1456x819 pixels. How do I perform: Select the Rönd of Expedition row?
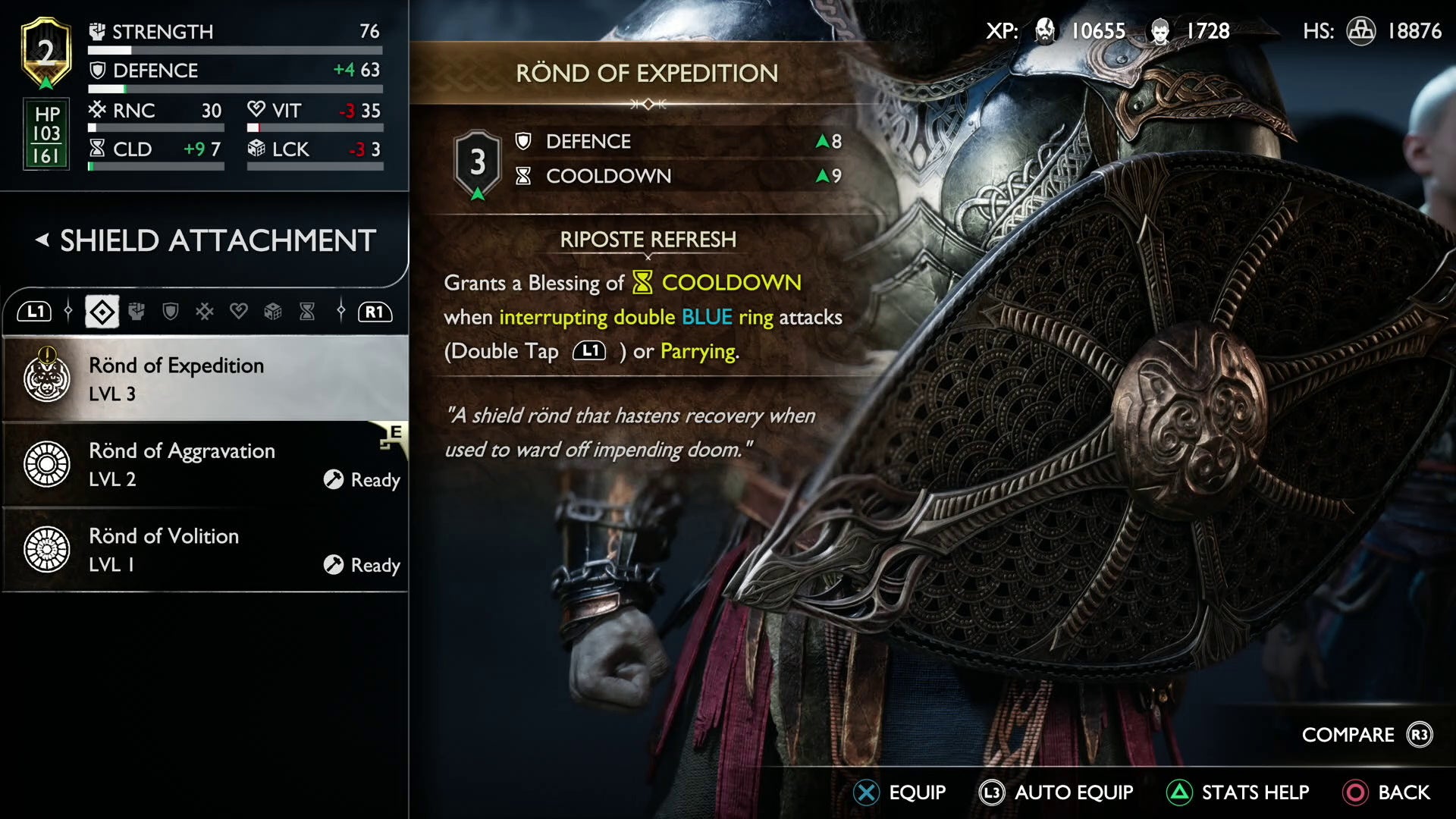[x=205, y=378]
